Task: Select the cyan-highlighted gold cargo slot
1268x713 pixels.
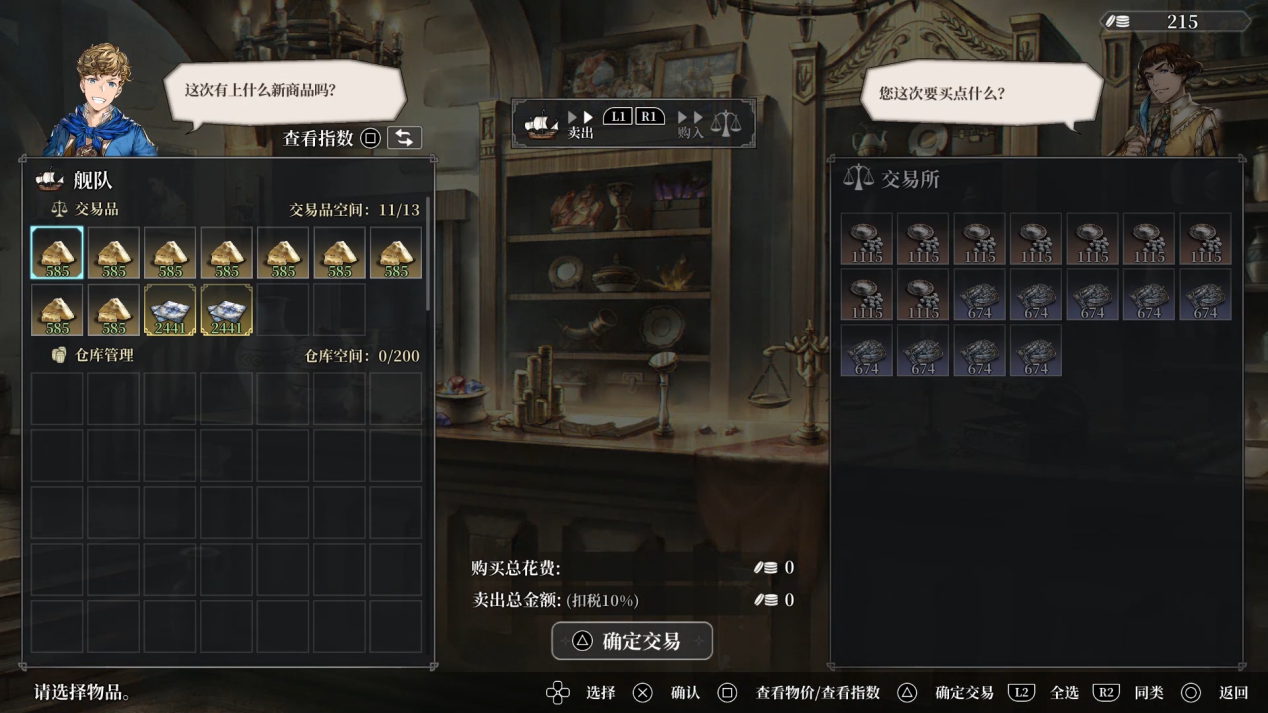Action: click(x=57, y=252)
